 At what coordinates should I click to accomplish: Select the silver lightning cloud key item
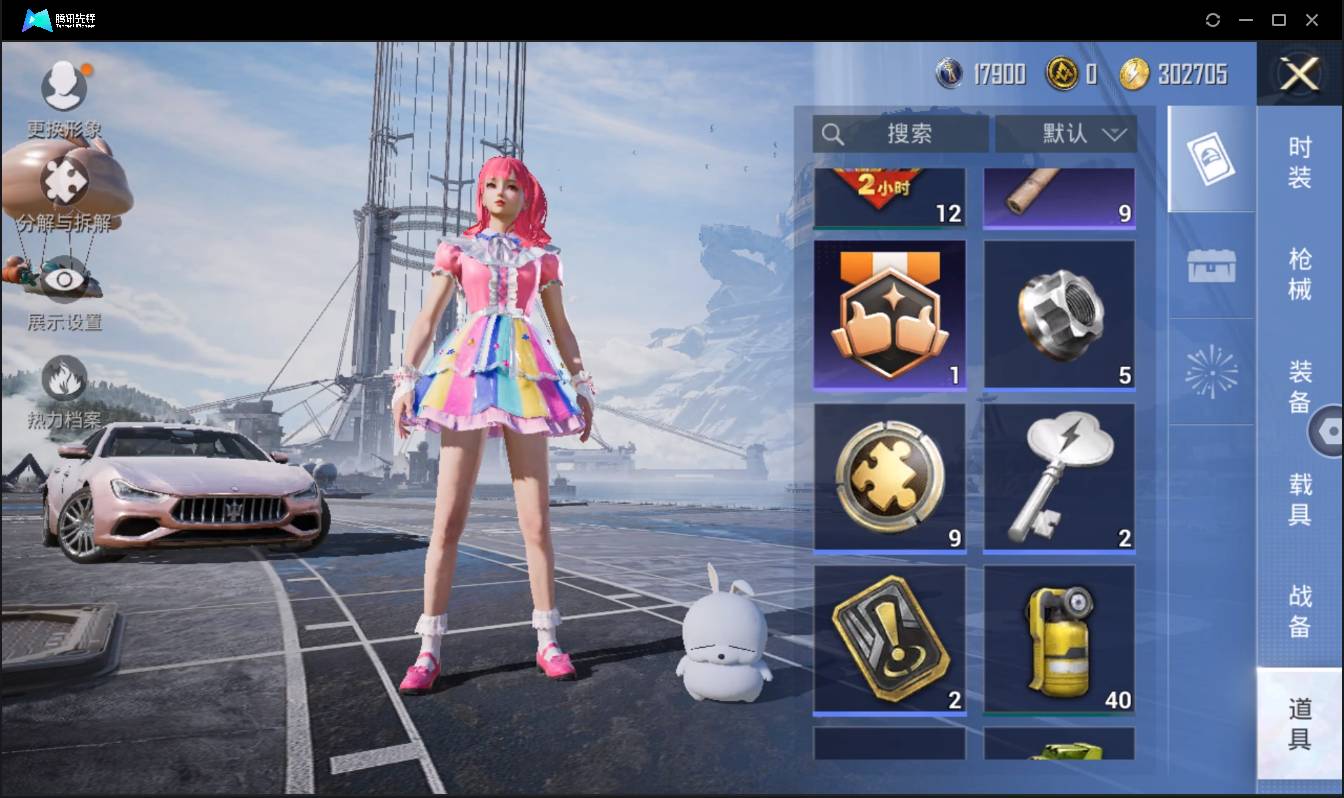1059,478
